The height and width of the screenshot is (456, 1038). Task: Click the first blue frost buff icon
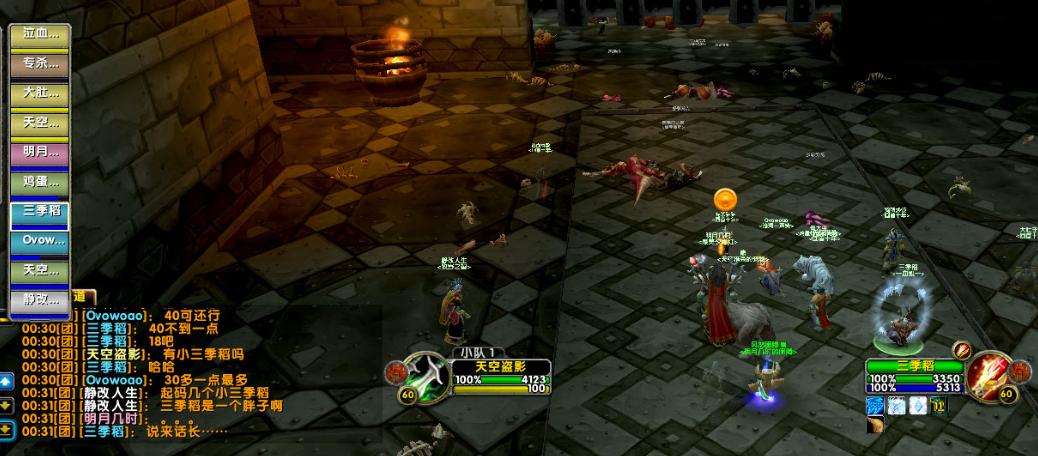tap(876, 405)
